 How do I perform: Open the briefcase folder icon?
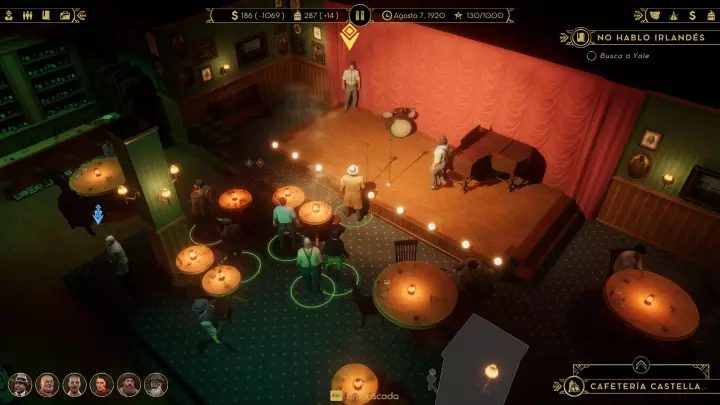pyautogui.click(x=65, y=15)
